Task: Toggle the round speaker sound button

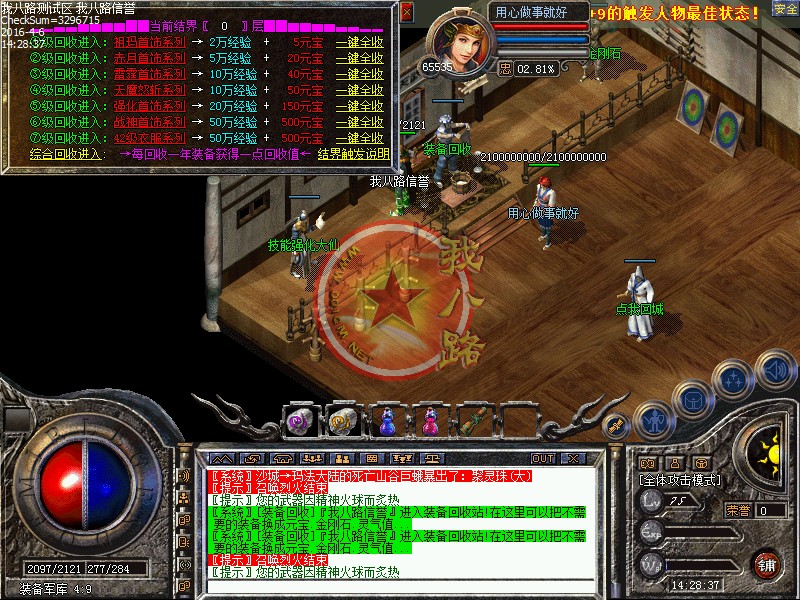Action: (x=775, y=370)
